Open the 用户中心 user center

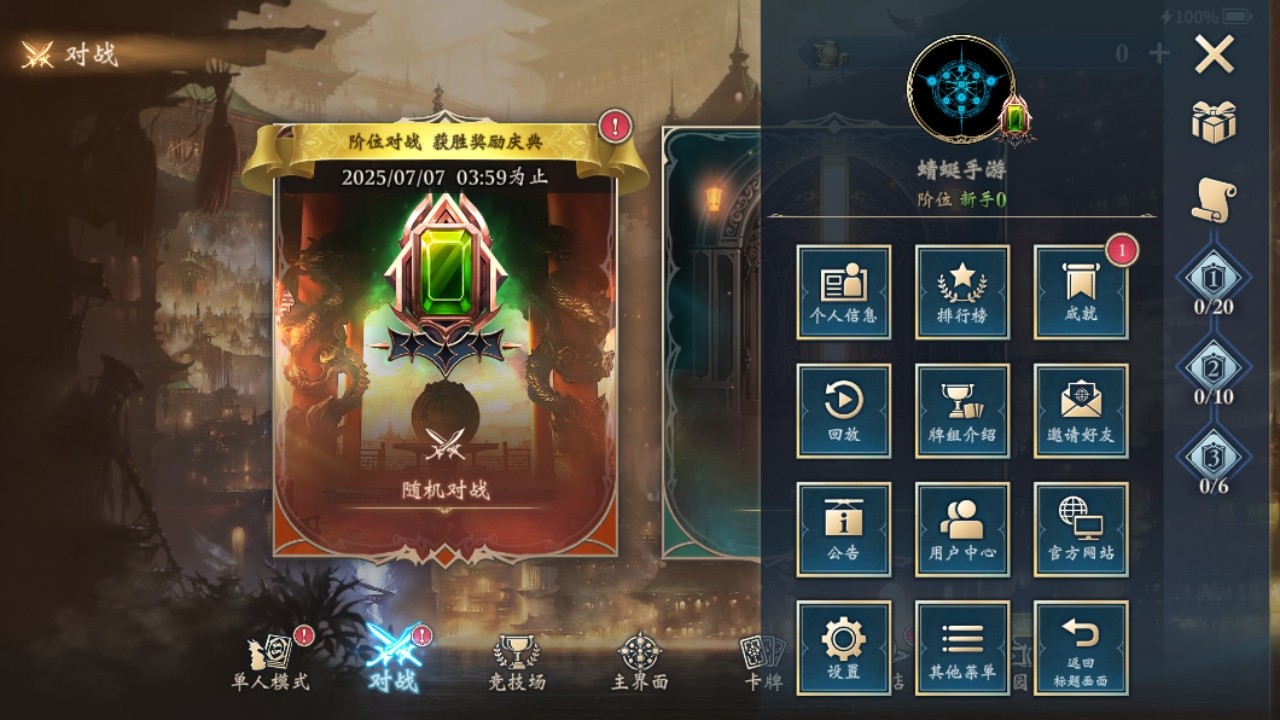tap(962, 529)
